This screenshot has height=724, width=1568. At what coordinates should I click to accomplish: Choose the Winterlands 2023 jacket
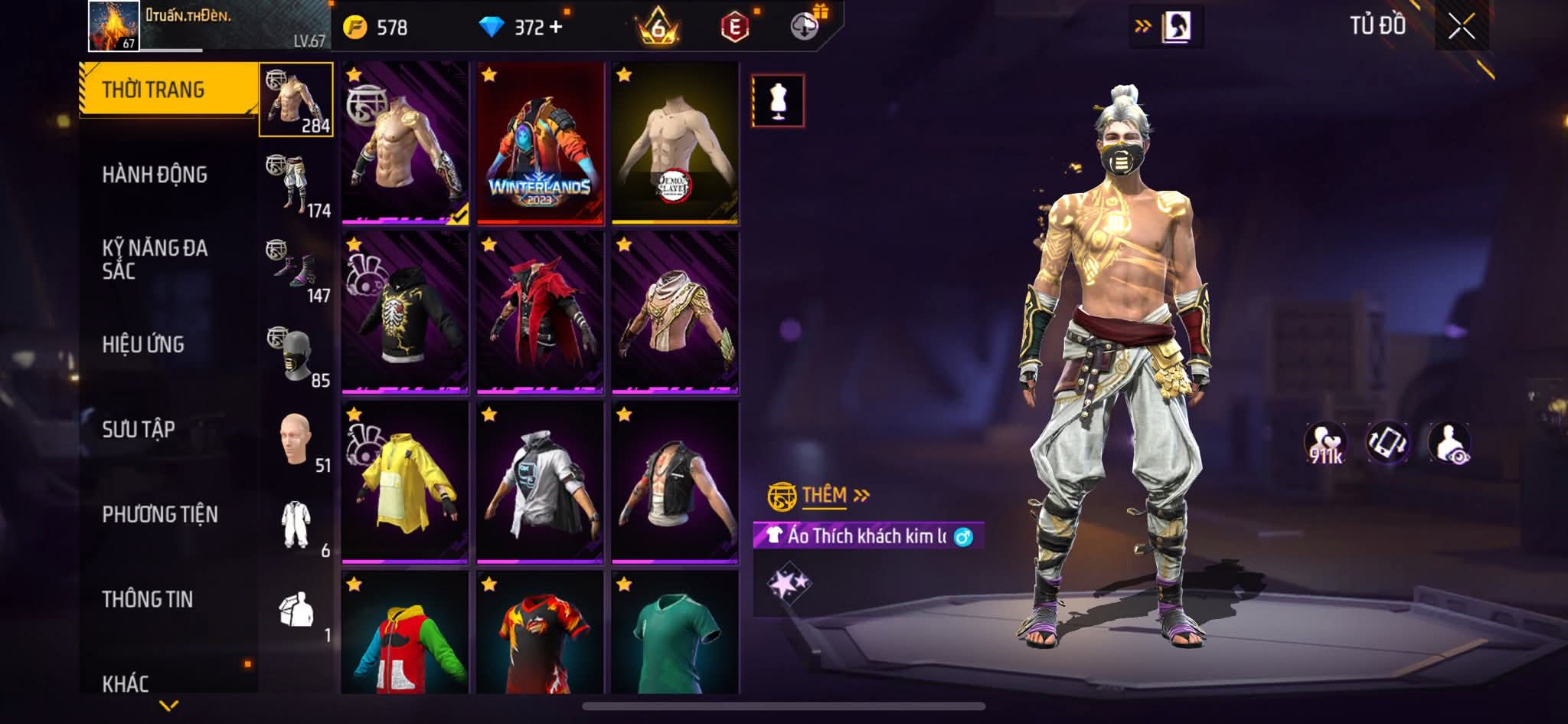point(540,144)
